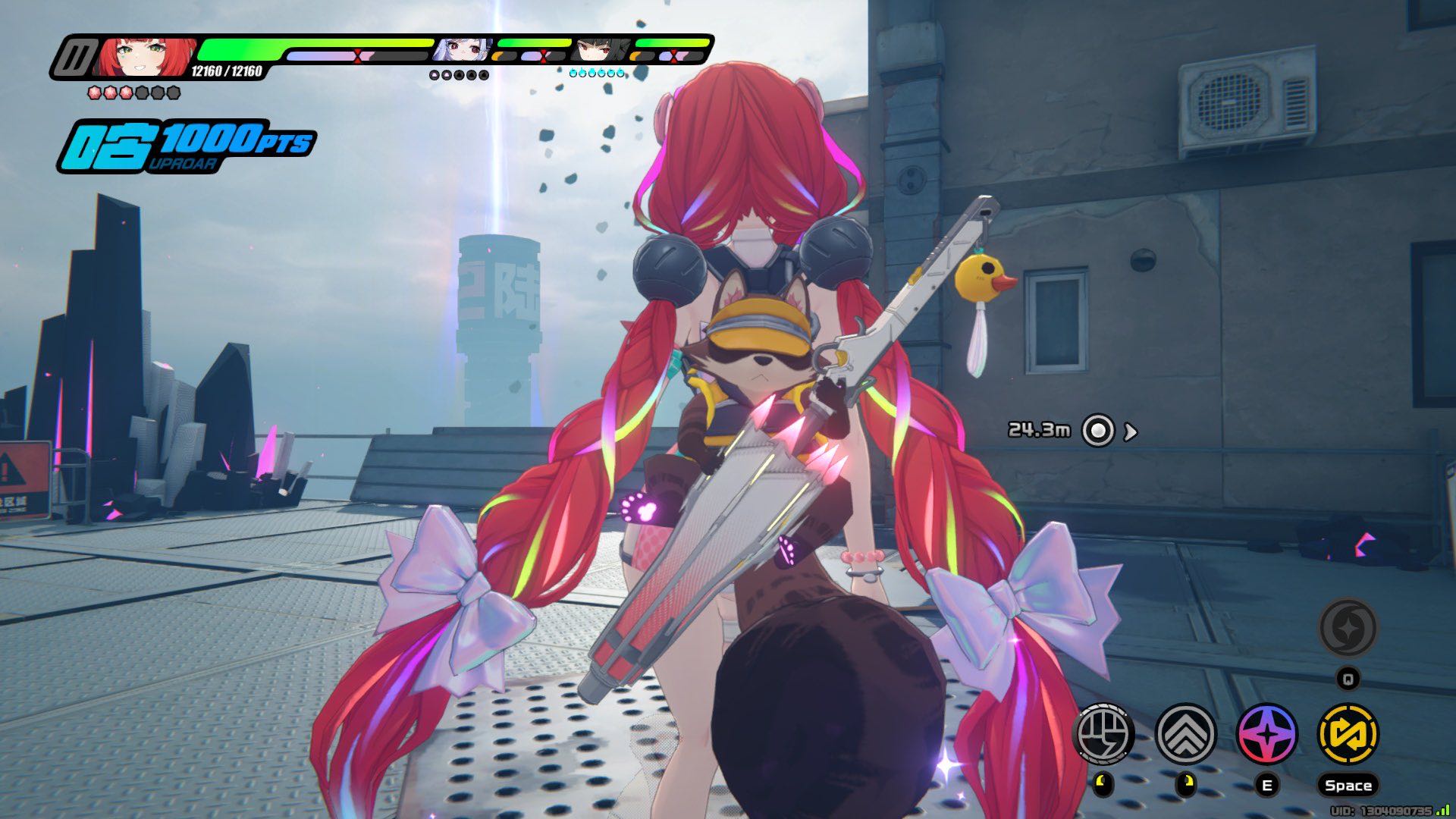Switch to the white-haired teammate portrait
Screen dimensions: 1456x819
point(463,50)
